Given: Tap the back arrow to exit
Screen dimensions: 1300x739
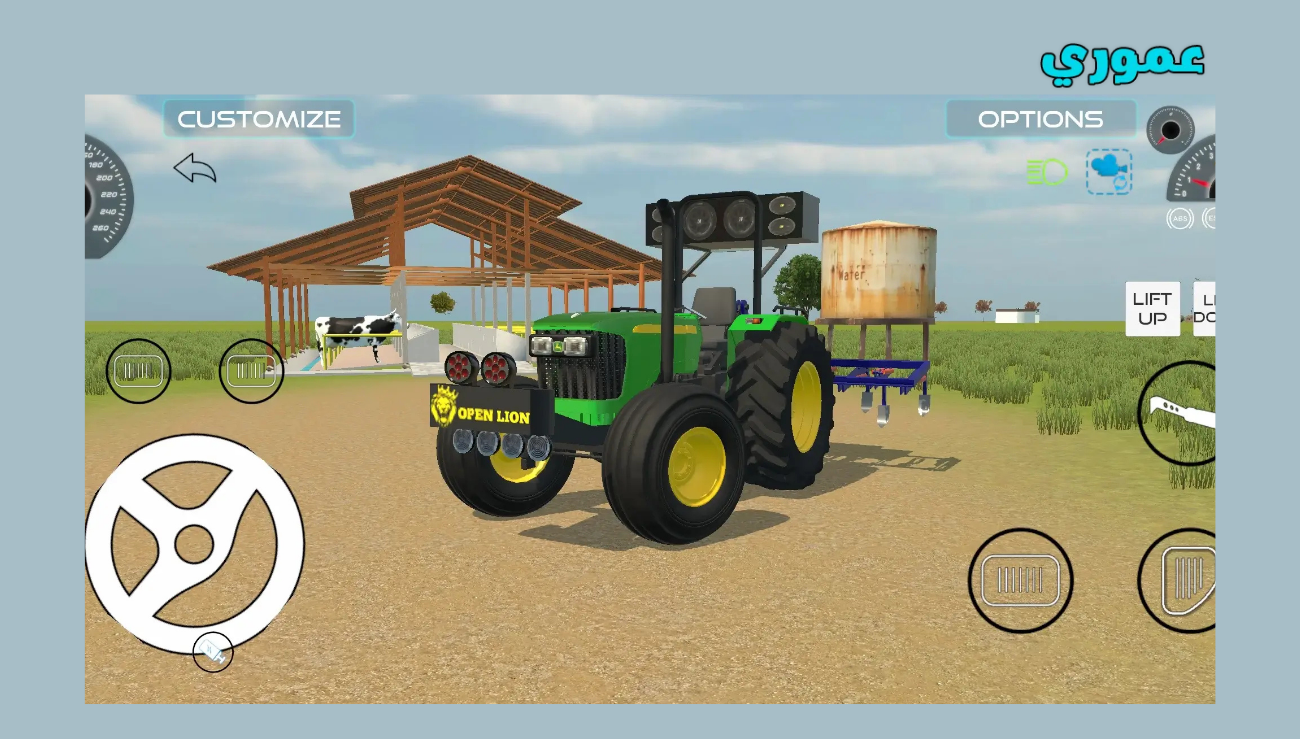Looking at the screenshot, I should pos(196,168).
